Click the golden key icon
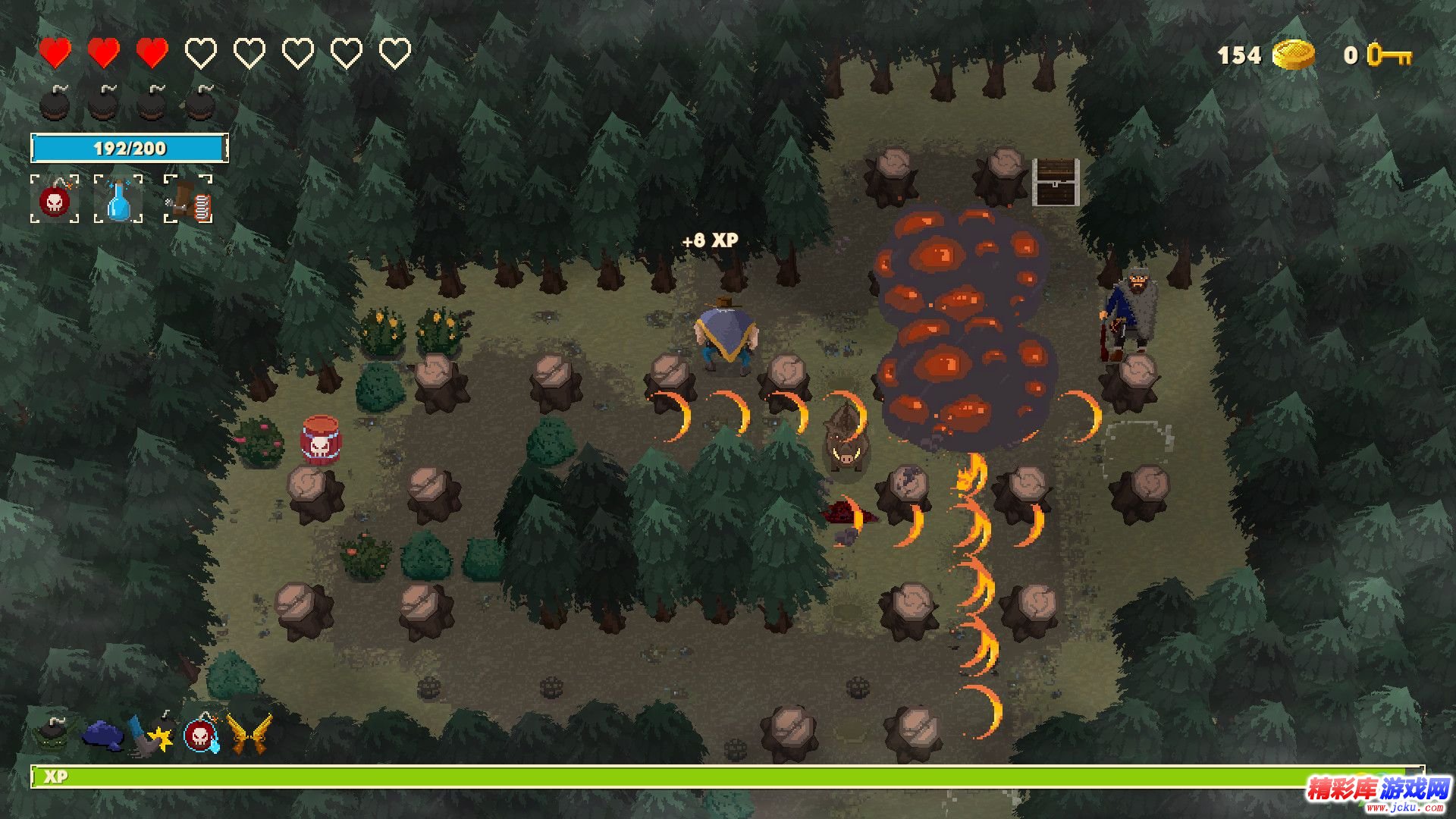This screenshot has height=819, width=1456. pos(1389,55)
